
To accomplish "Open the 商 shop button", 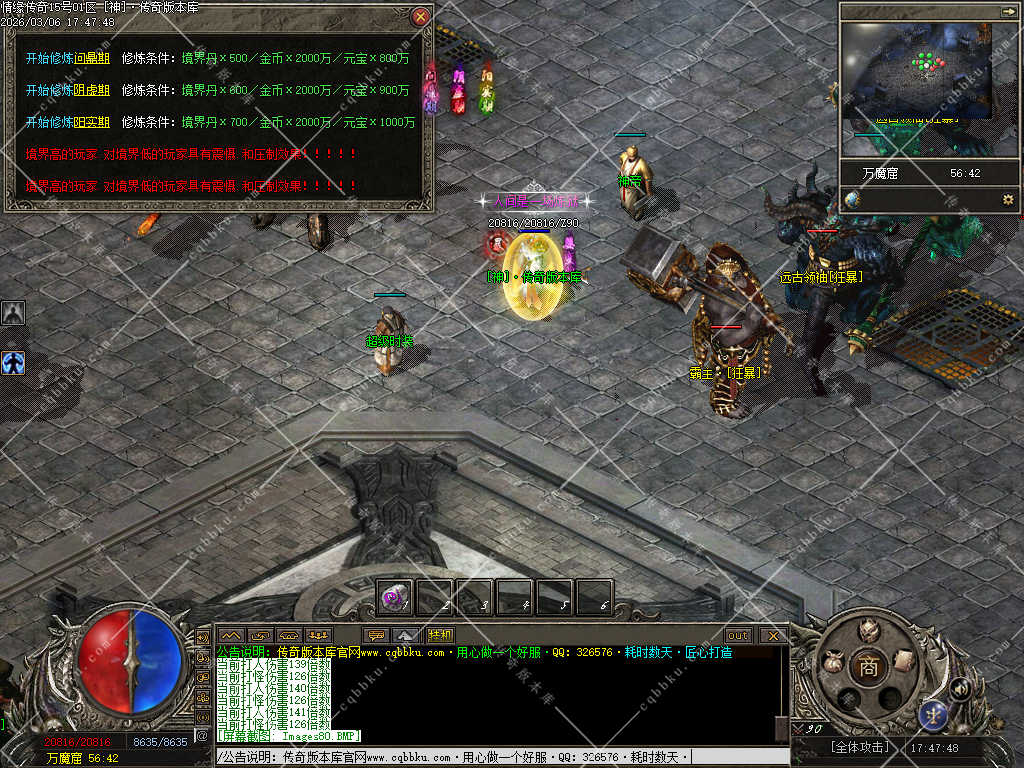I will point(868,668).
